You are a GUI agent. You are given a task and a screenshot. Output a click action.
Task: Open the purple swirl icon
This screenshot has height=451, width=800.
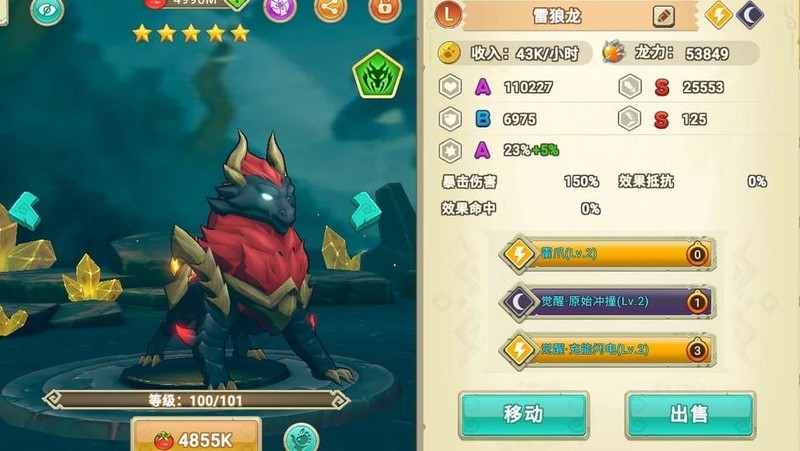coord(280,9)
